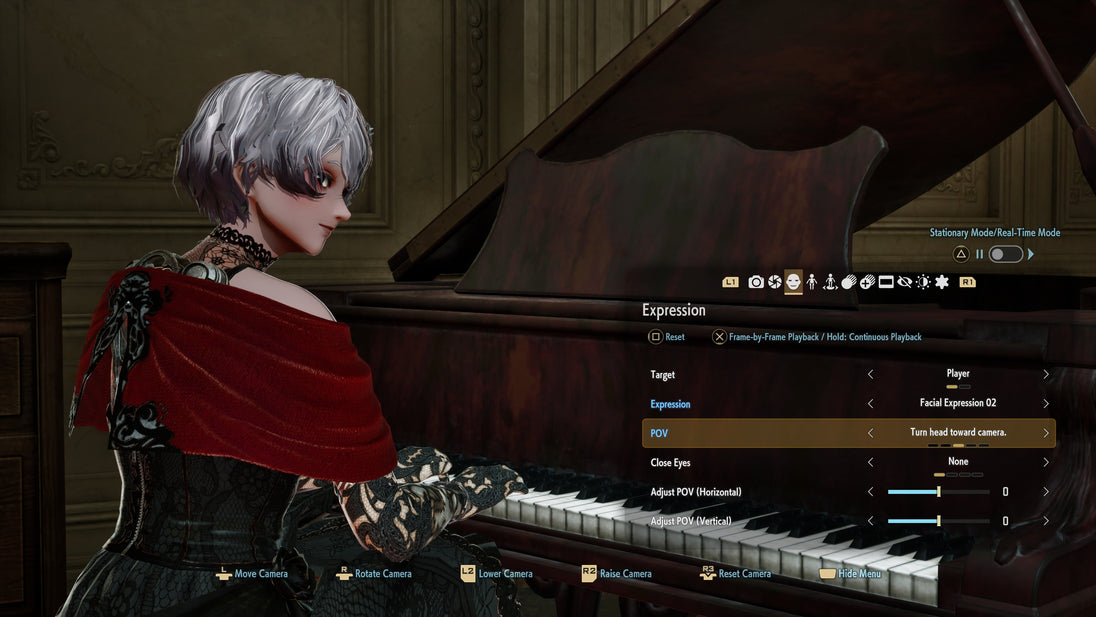Adjust the POV (Horizontal) slider
Viewport: 1096px width, 617px height.
tap(938, 492)
